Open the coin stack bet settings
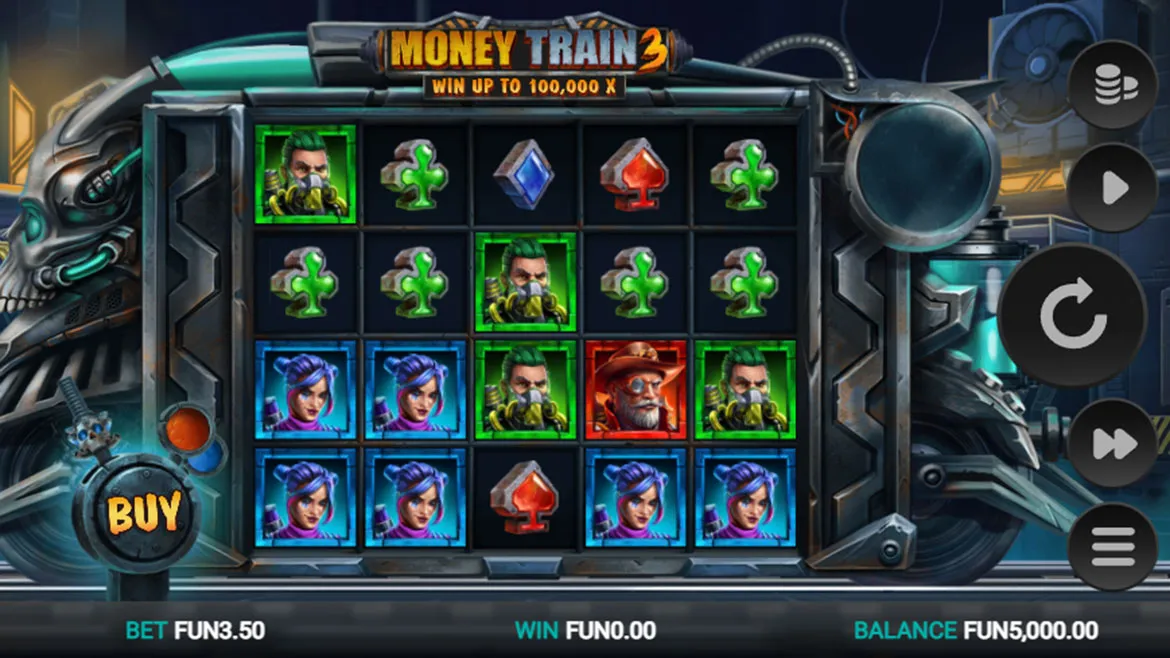This screenshot has width=1170, height=658. click(x=1114, y=86)
